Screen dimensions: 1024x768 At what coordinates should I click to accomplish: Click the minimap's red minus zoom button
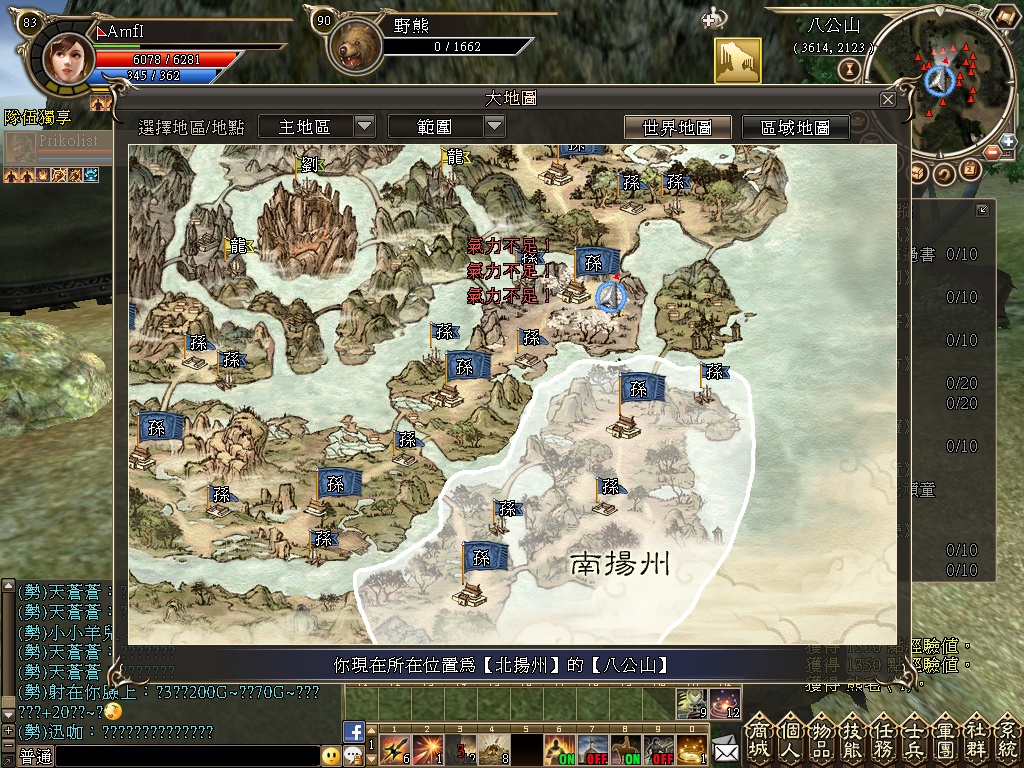991,153
